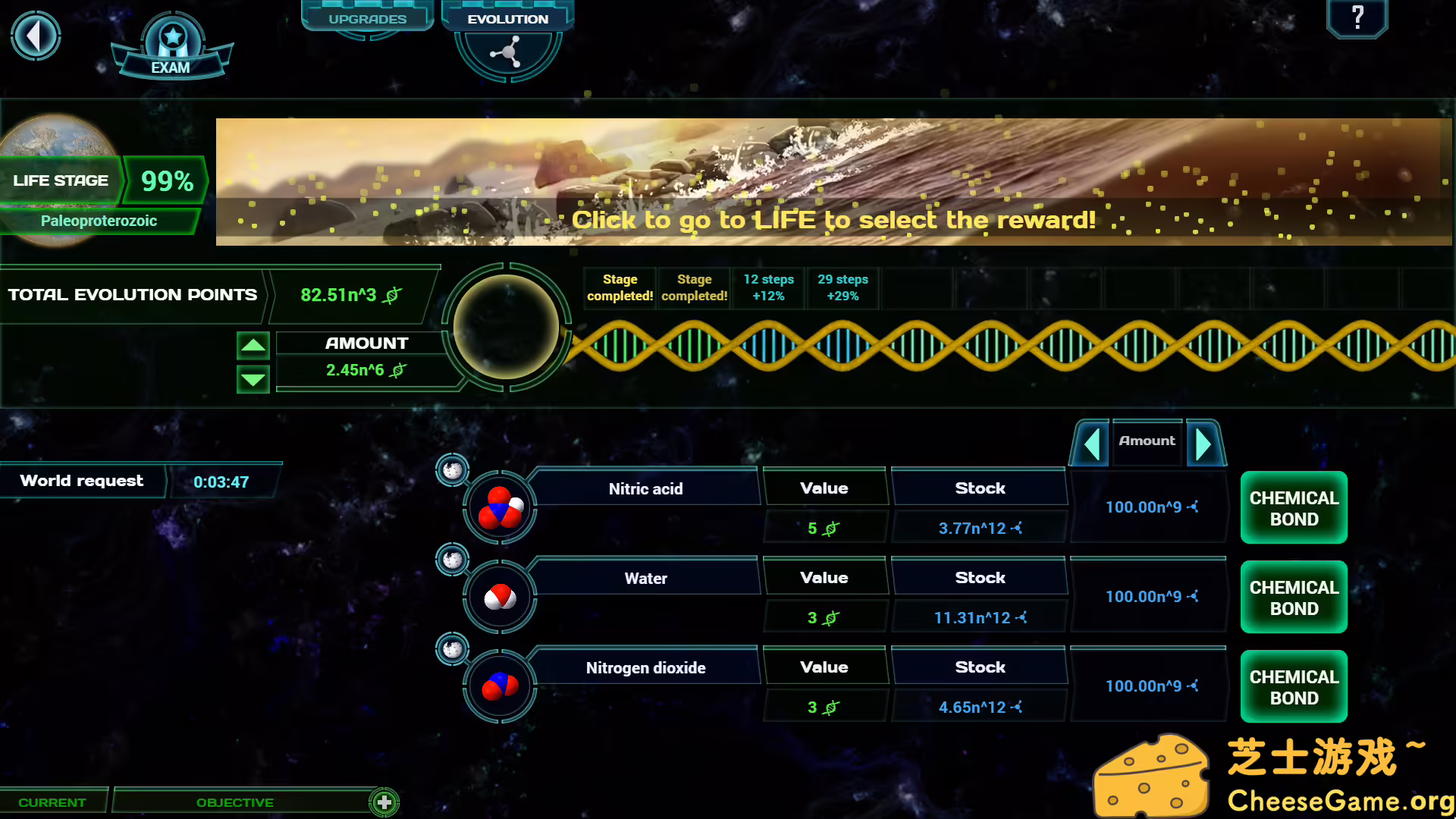Switch to the UPGRADES tab
This screenshot has width=1456, height=819.
(x=367, y=18)
